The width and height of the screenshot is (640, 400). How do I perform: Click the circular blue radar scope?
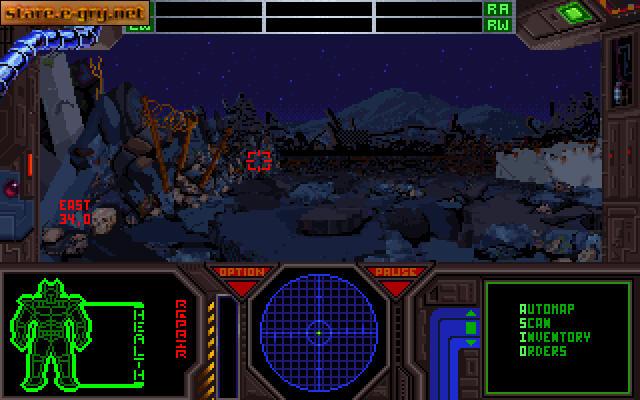(x=318, y=328)
